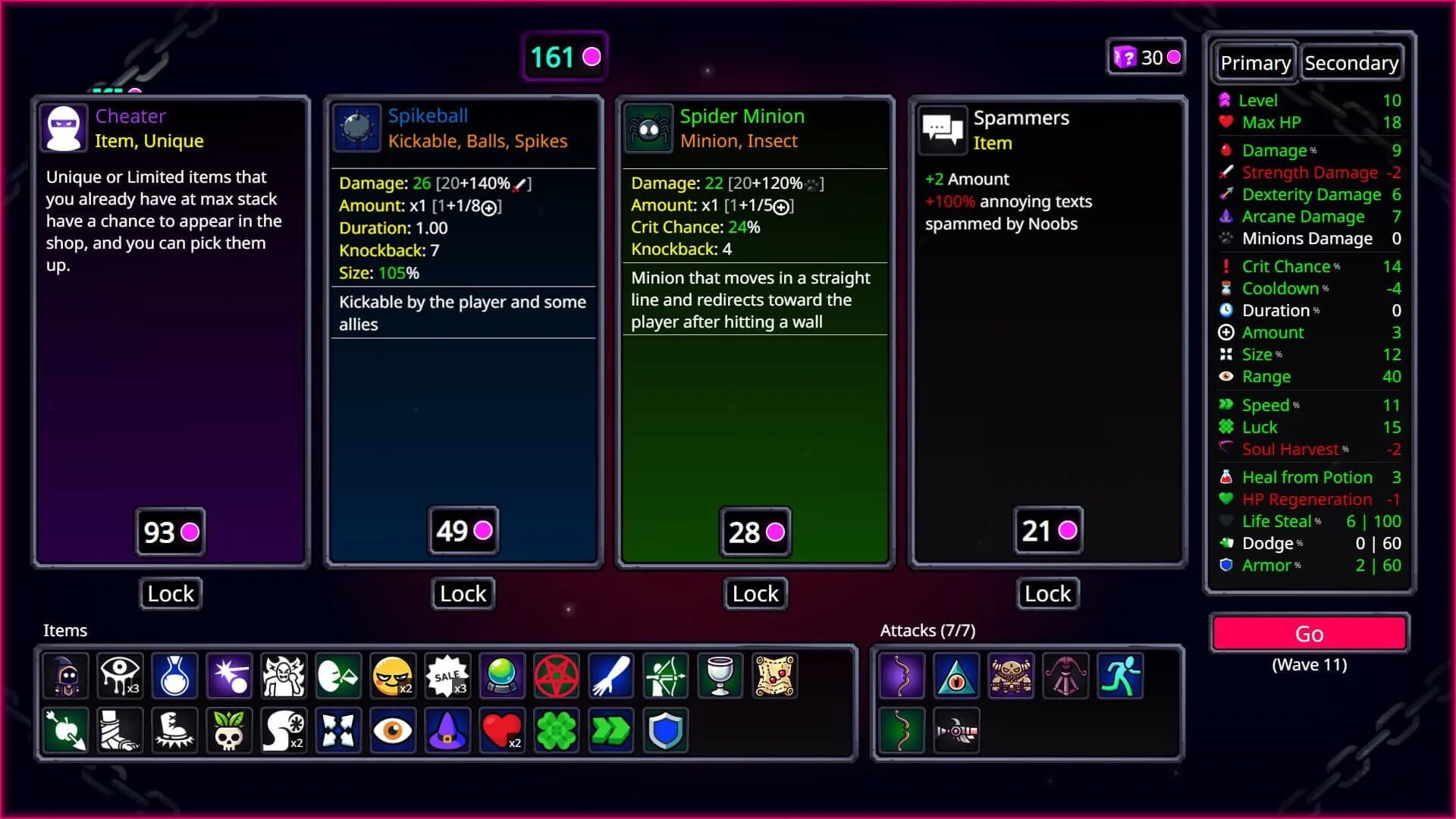
Task: Toggle the Lock under Spider Minion
Action: pos(755,594)
